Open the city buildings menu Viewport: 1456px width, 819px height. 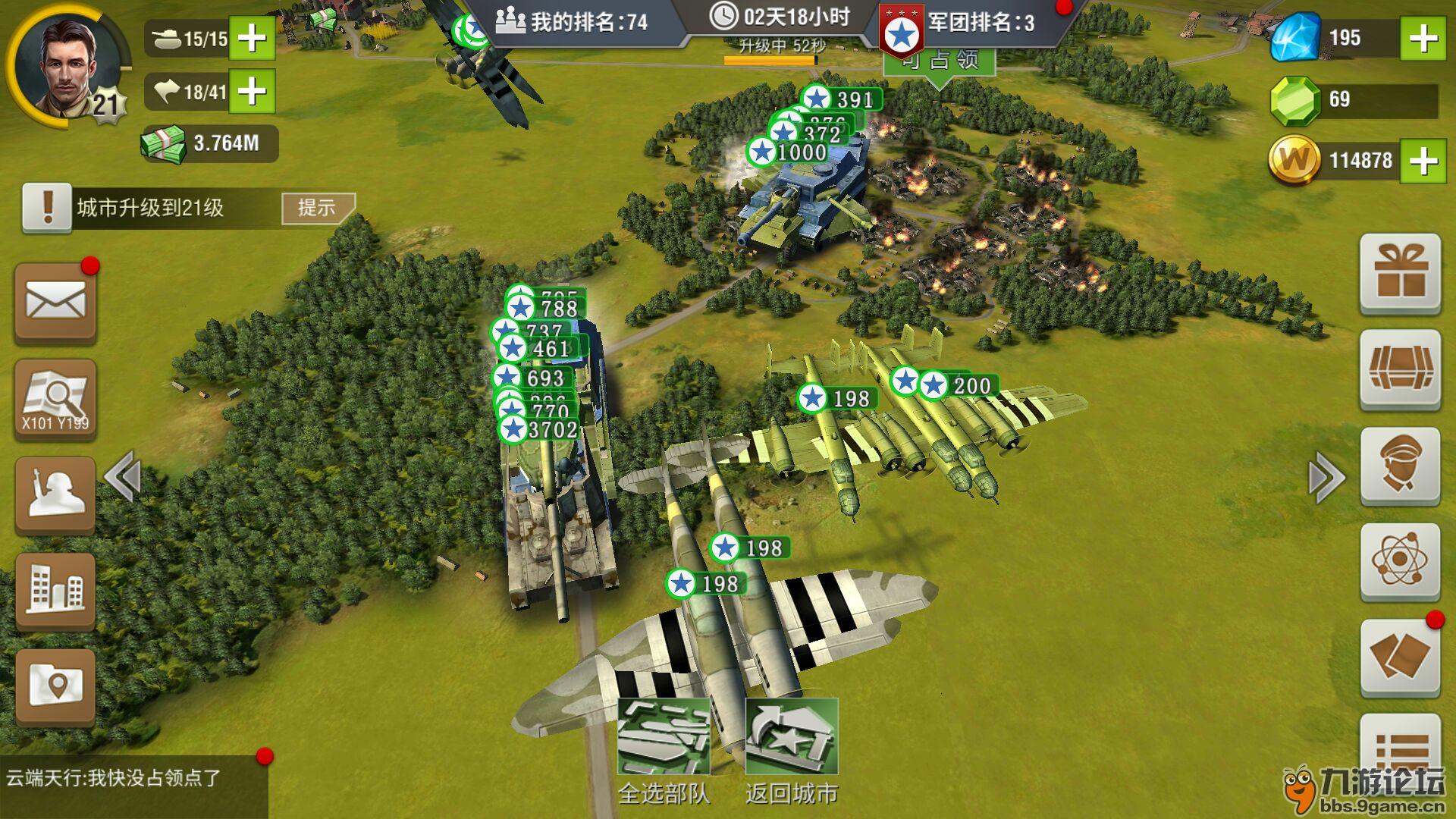point(55,591)
